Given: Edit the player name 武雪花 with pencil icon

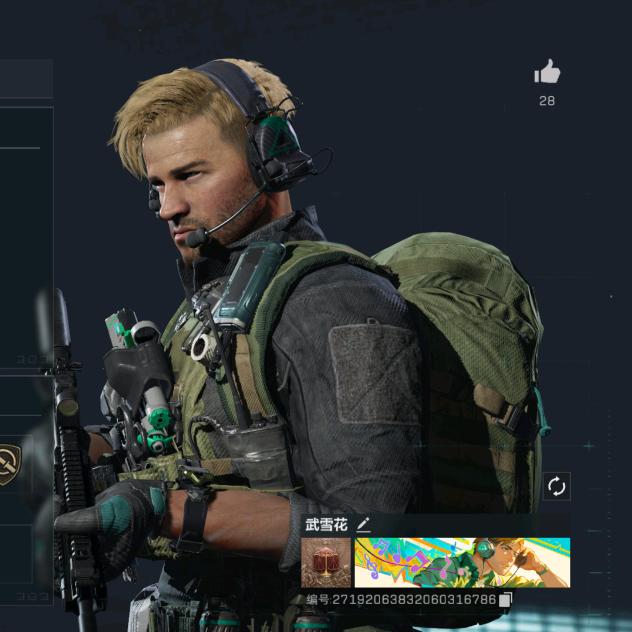Looking at the screenshot, I should click(x=363, y=524).
